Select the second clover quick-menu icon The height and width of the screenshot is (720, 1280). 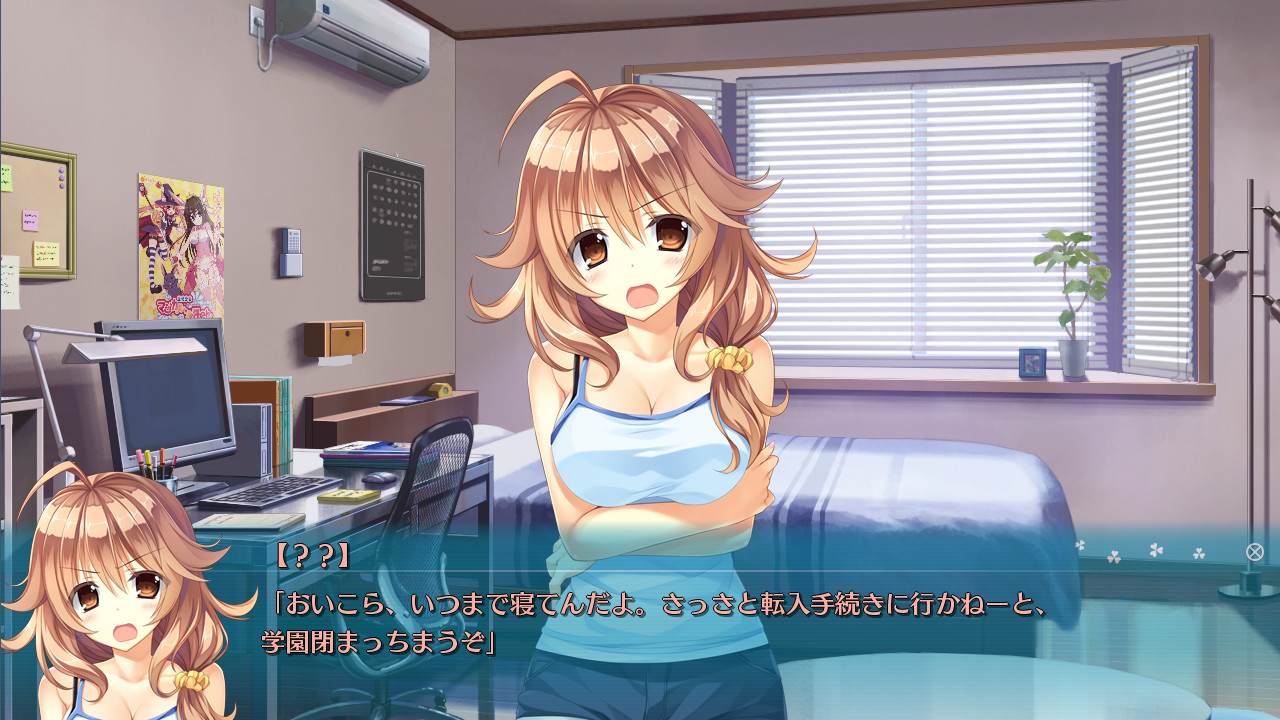1115,557
